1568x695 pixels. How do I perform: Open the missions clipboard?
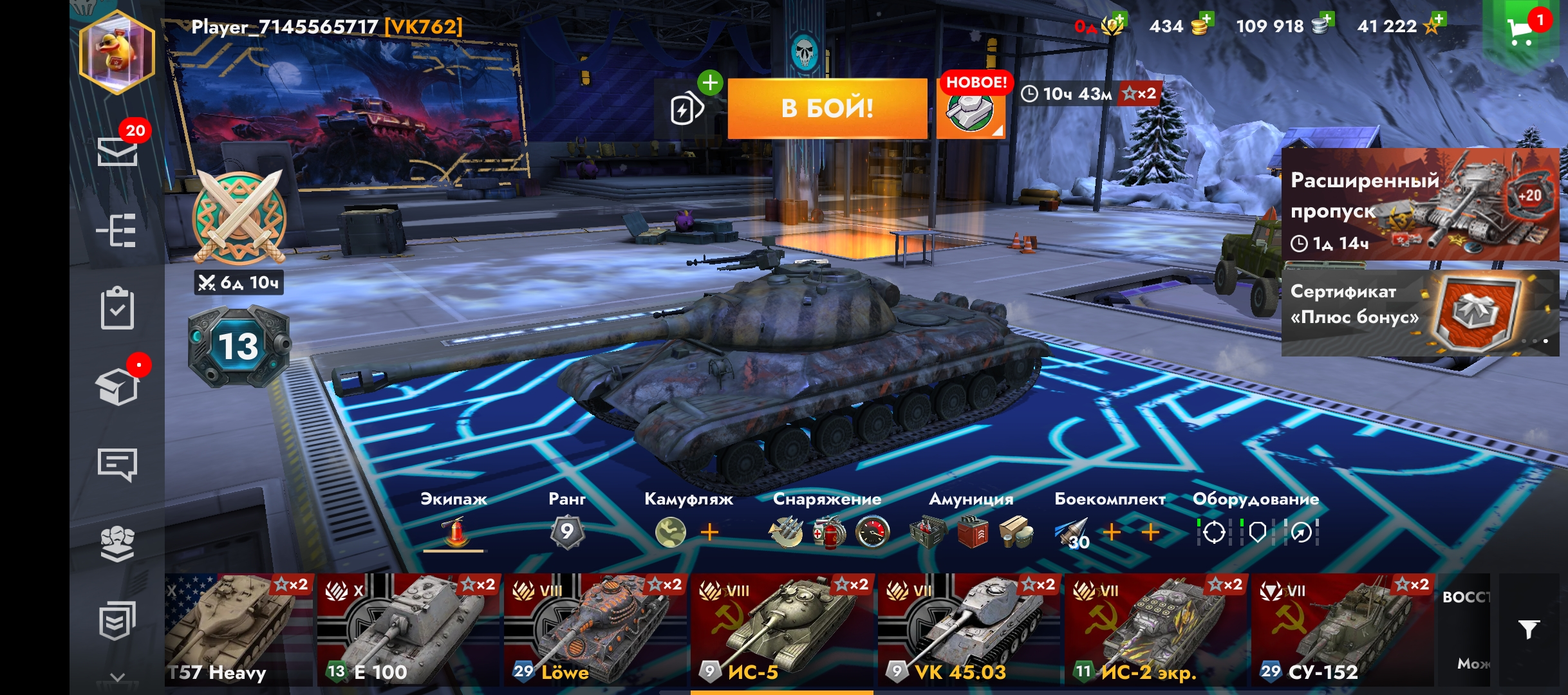coord(117,309)
